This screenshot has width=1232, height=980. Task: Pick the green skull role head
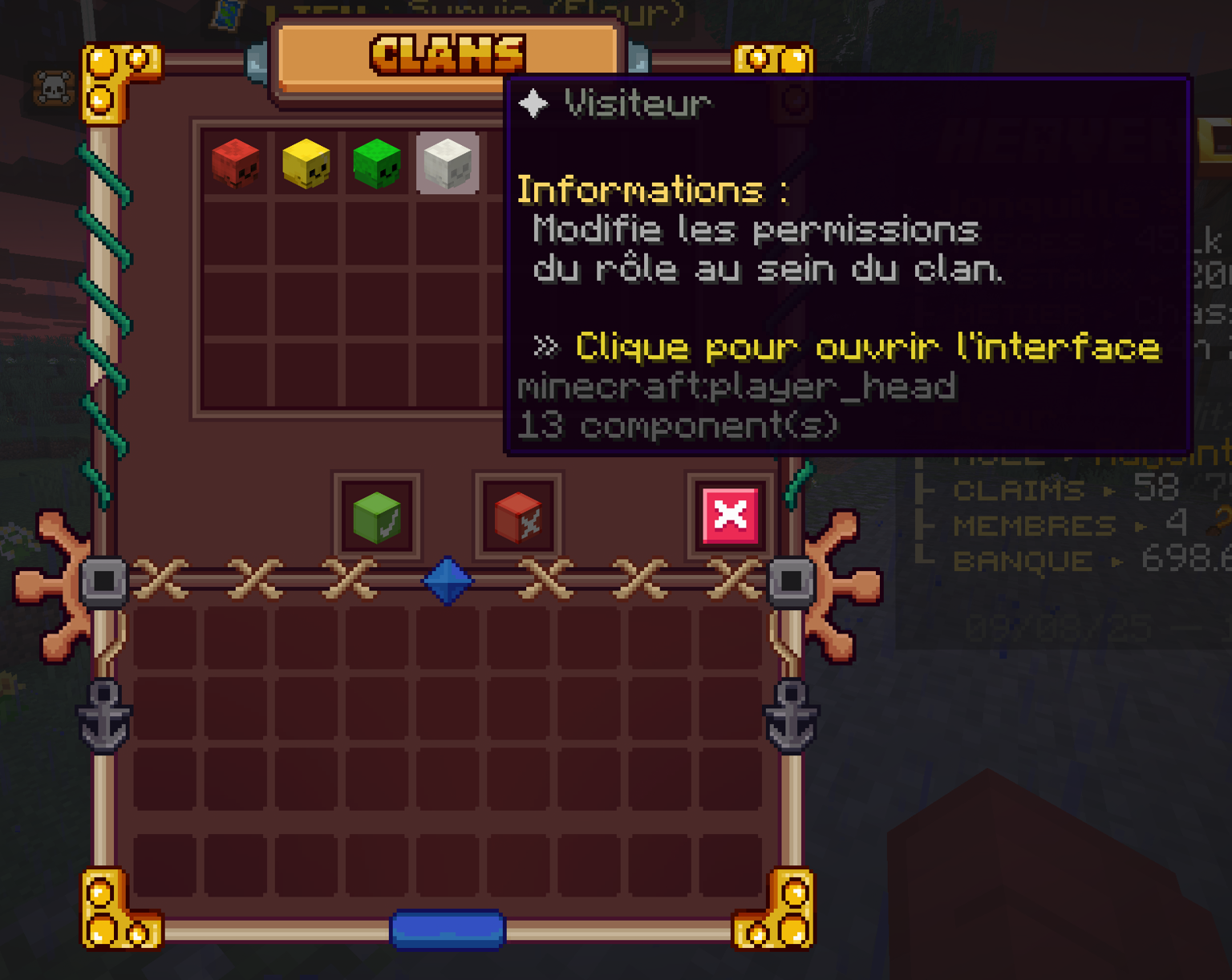[x=376, y=163]
